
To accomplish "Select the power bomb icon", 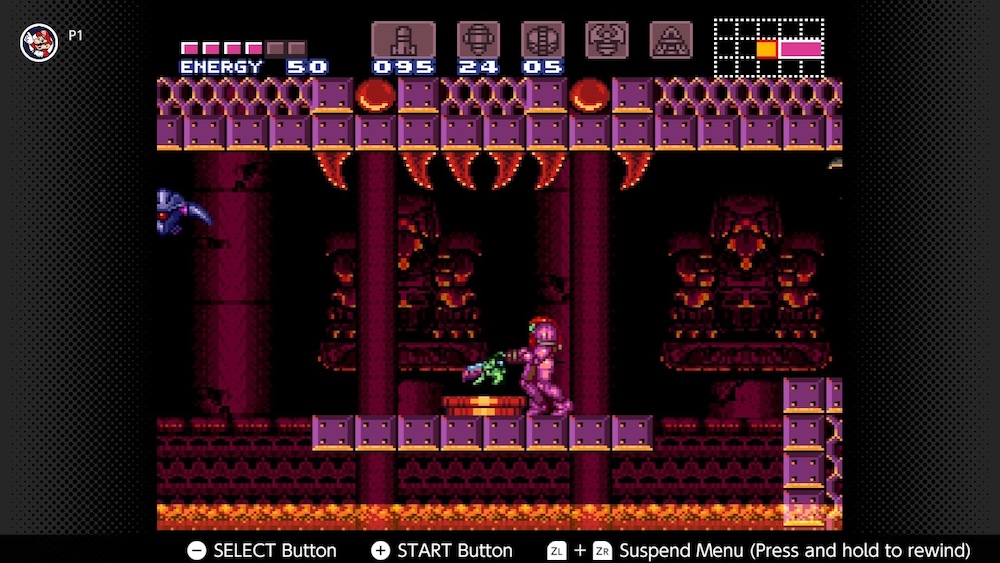I will tap(542, 40).
